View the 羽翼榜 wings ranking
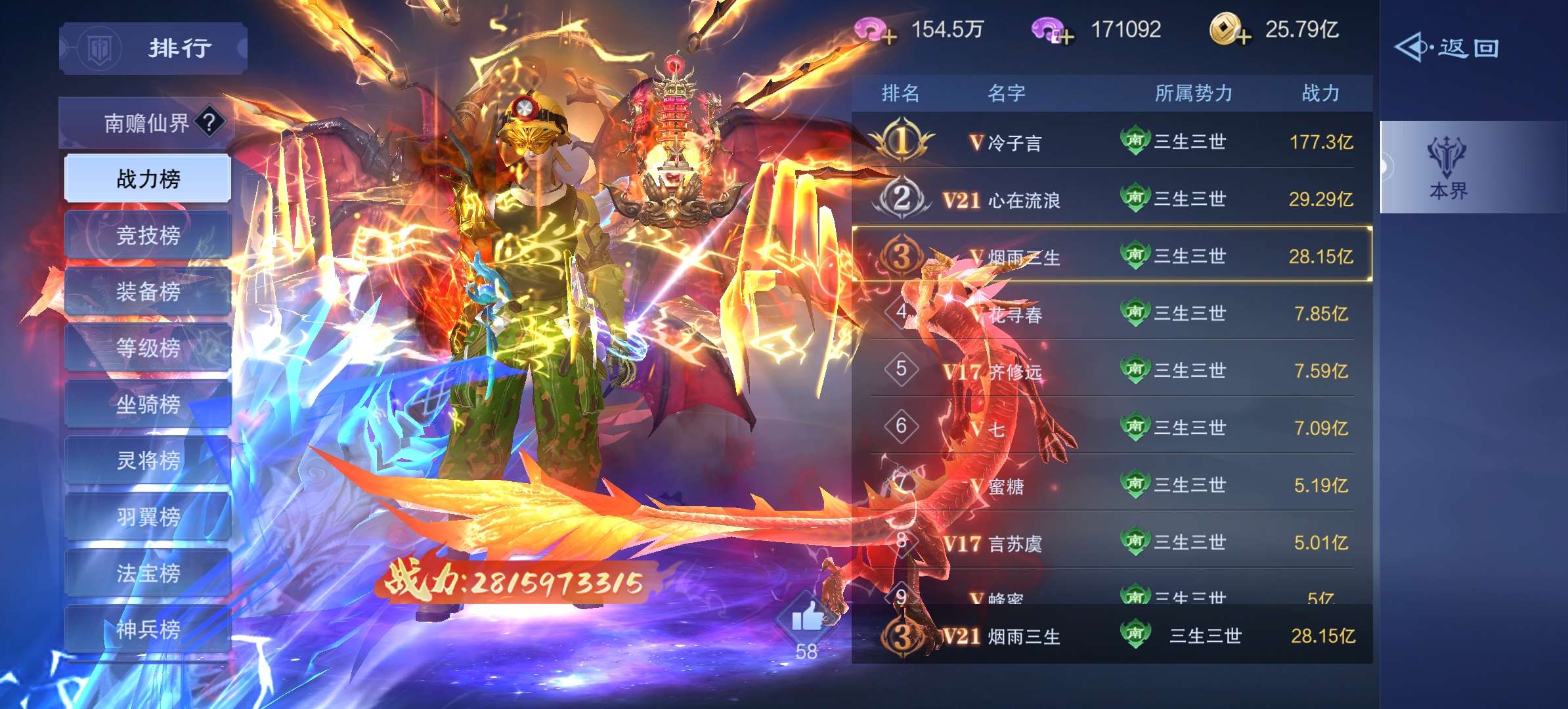Image resolution: width=1568 pixels, height=709 pixels. click(x=148, y=517)
